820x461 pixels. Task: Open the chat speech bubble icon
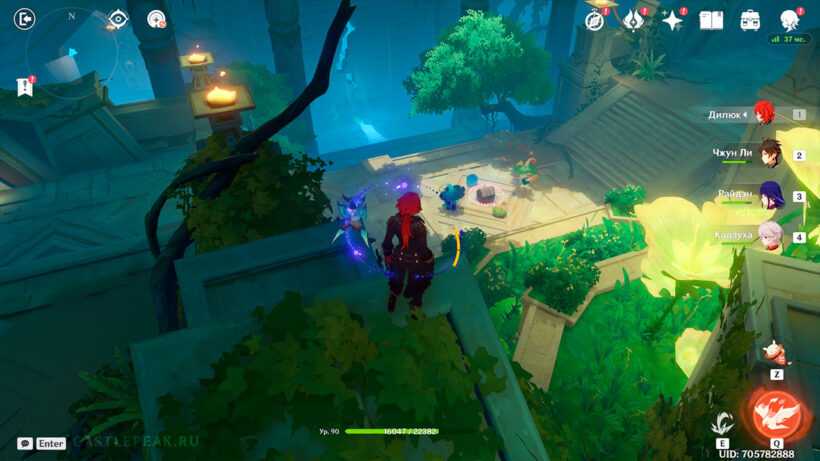click(25, 443)
